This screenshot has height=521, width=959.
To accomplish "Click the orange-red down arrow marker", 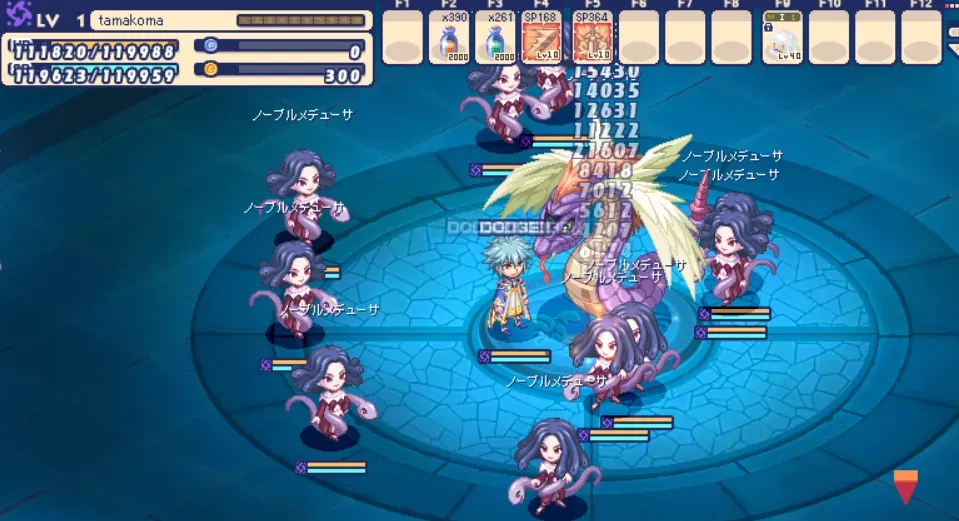I will pyautogui.click(x=905, y=486).
